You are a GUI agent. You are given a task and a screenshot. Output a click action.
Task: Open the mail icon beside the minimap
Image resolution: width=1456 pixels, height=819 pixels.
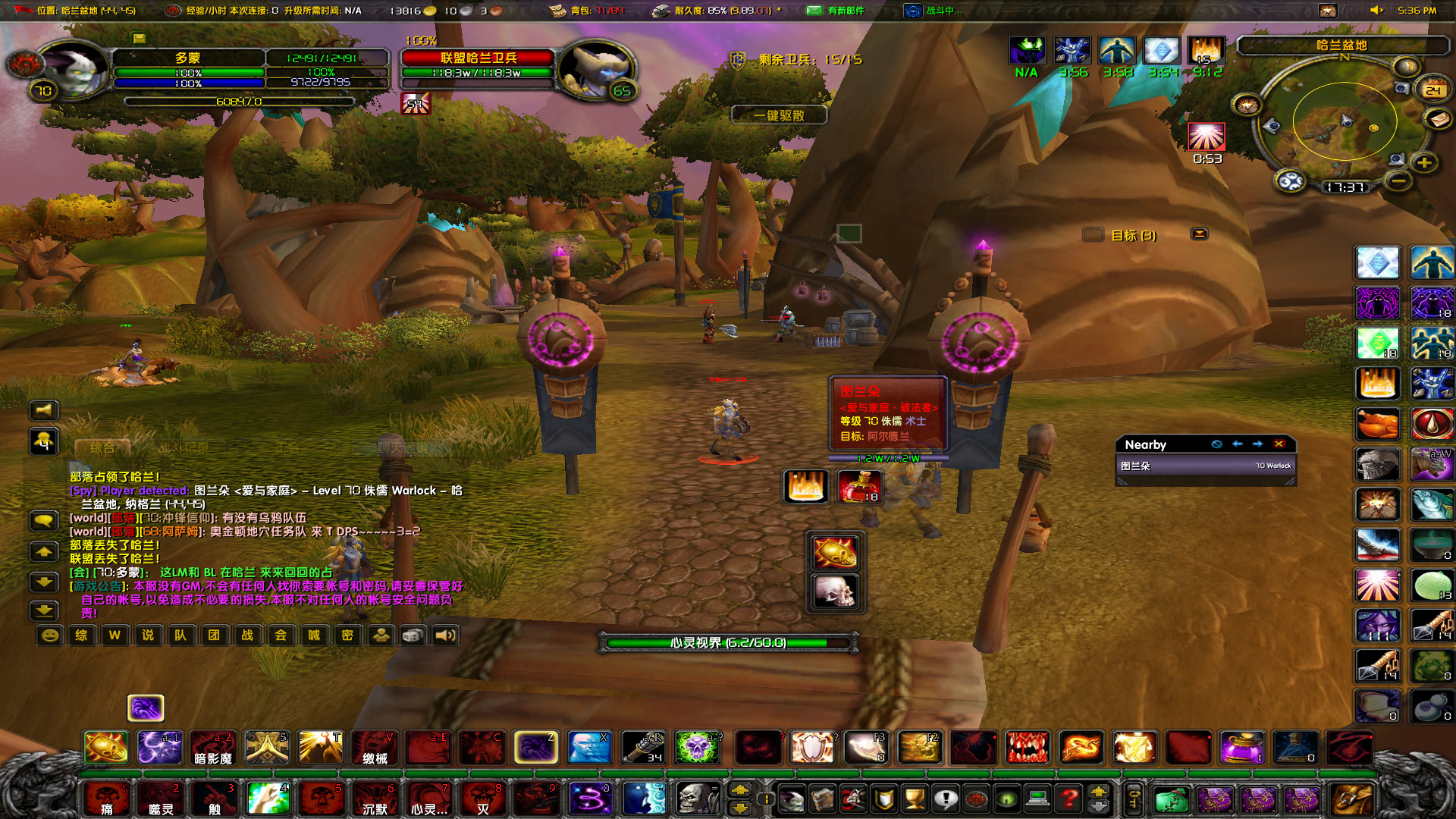1438,121
